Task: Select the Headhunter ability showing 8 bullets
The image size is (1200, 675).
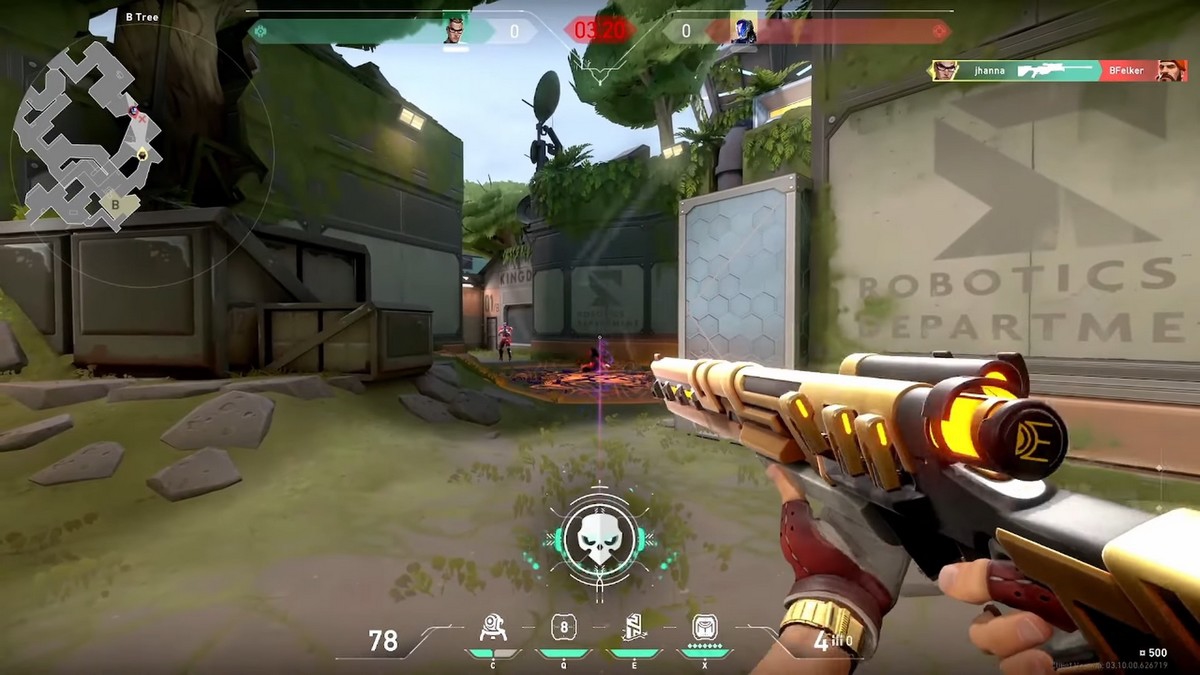Action: (564, 627)
